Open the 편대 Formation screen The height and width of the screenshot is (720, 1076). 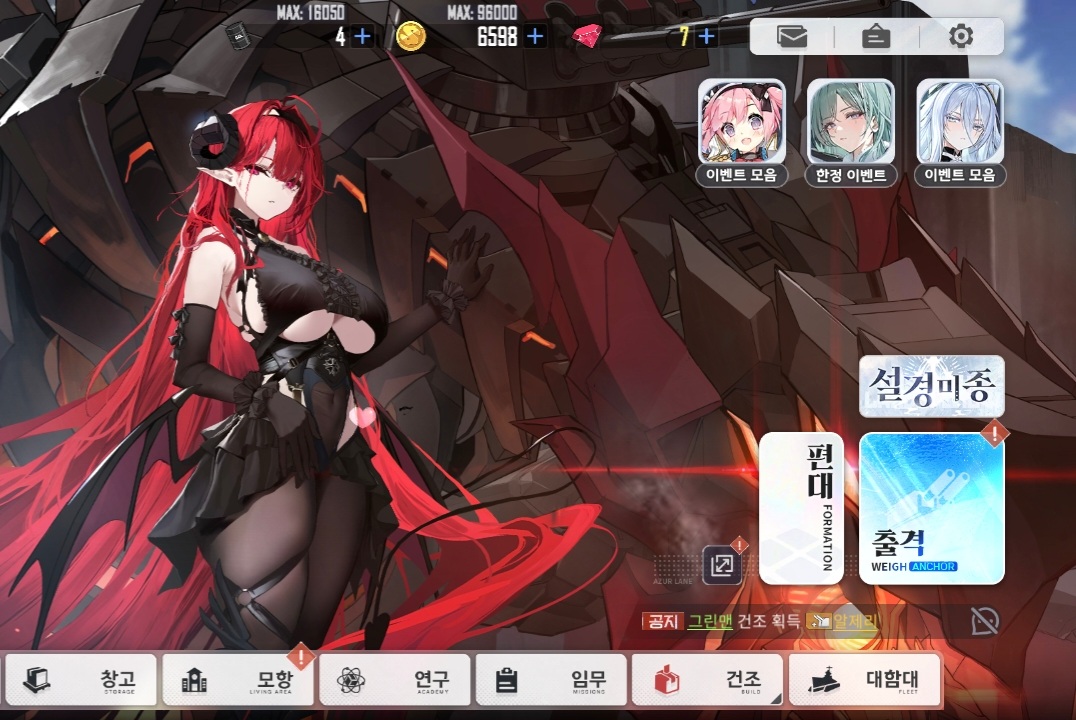[x=801, y=508]
